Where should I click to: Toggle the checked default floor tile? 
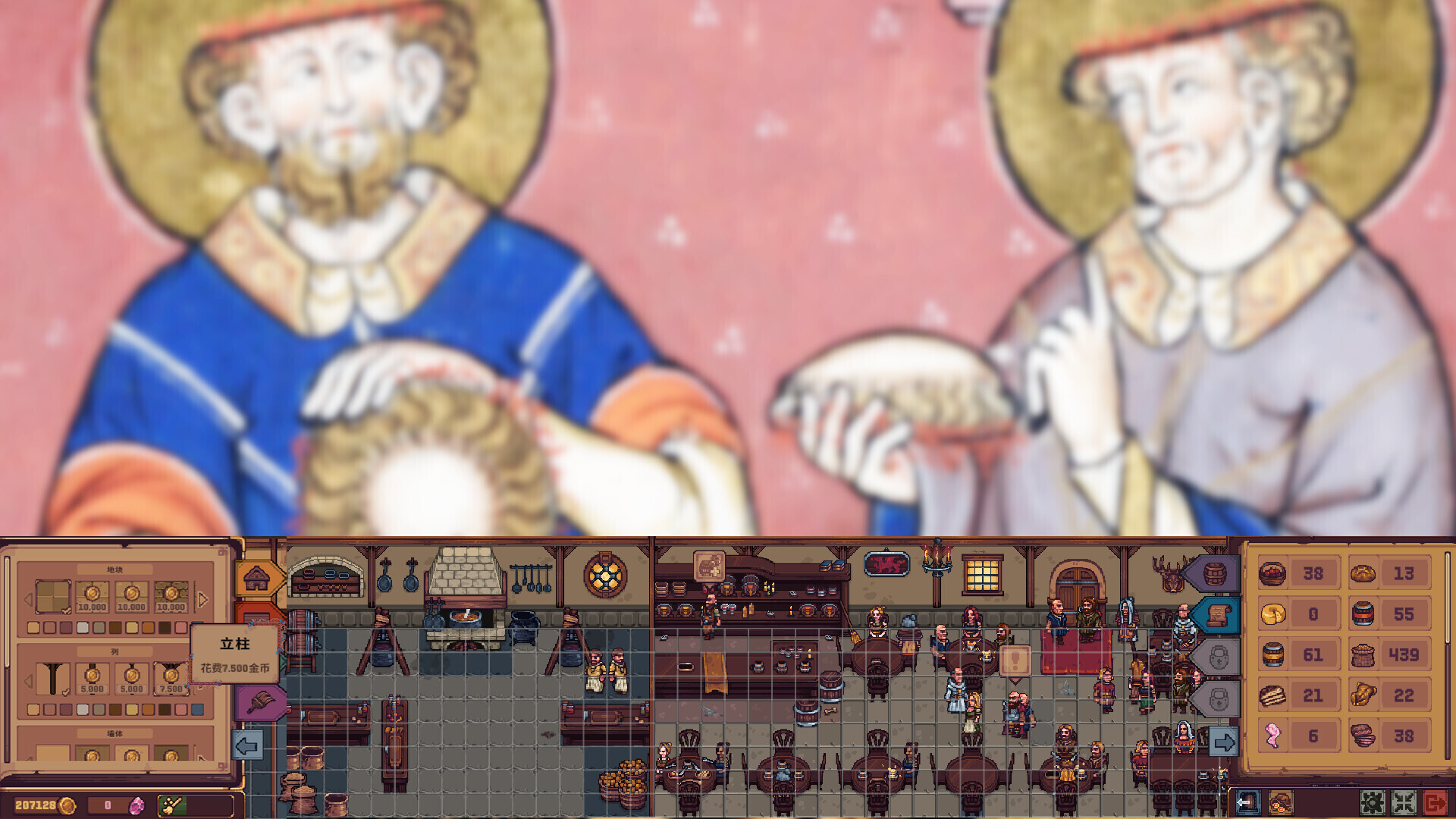(x=52, y=597)
